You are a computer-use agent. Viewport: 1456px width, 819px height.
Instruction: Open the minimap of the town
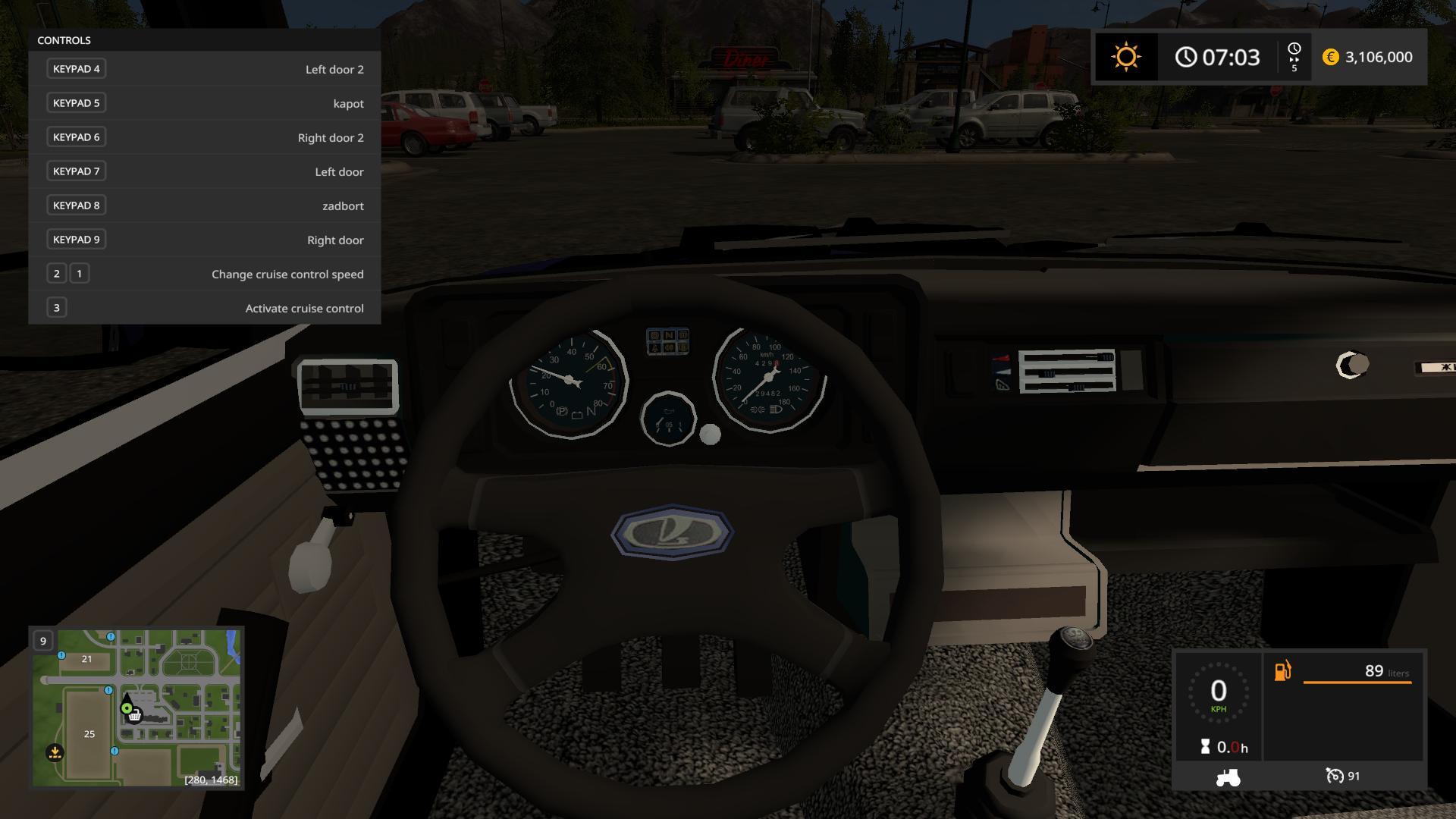coord(136,708)
